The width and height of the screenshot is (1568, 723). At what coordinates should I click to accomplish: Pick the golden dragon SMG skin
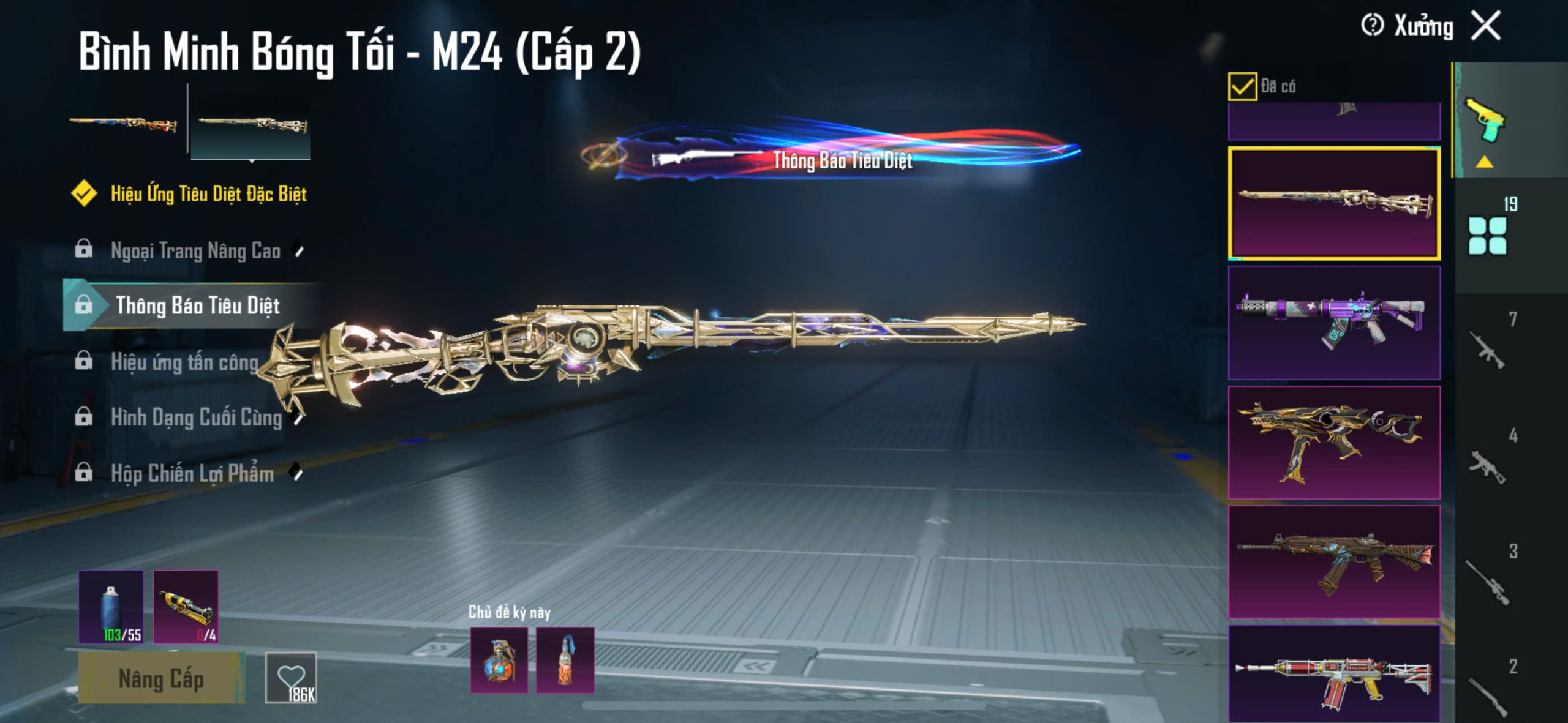[1334, 442]
